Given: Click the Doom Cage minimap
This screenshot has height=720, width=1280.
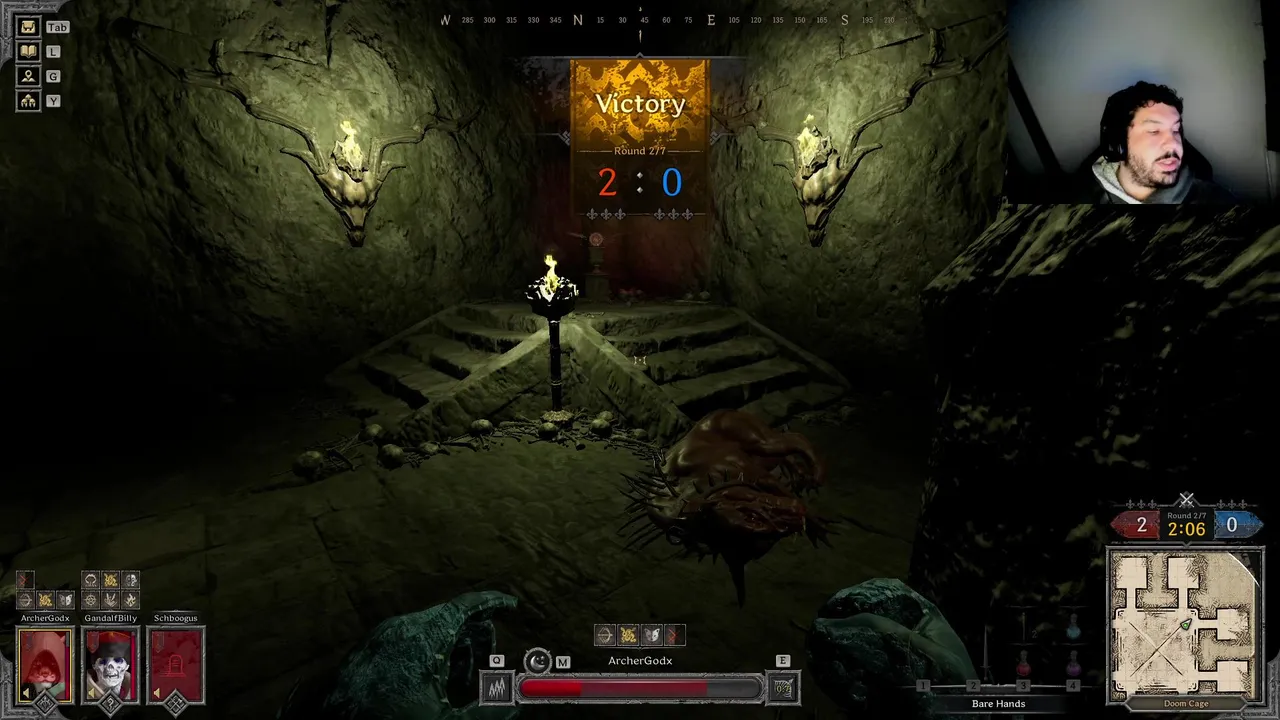Looking at the screenshot, I should click(x=1185, y=623).
